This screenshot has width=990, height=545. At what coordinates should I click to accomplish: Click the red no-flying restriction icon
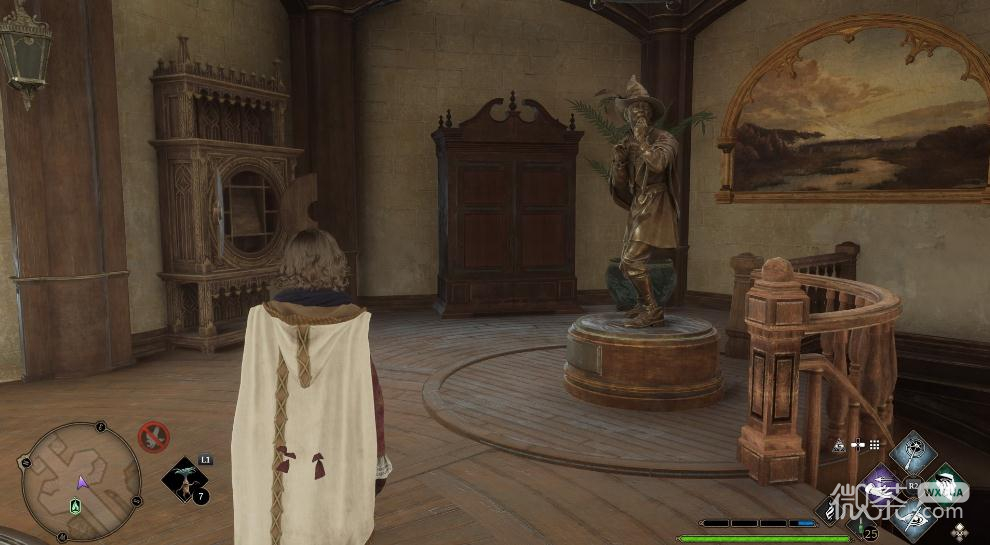pos(153,436)
